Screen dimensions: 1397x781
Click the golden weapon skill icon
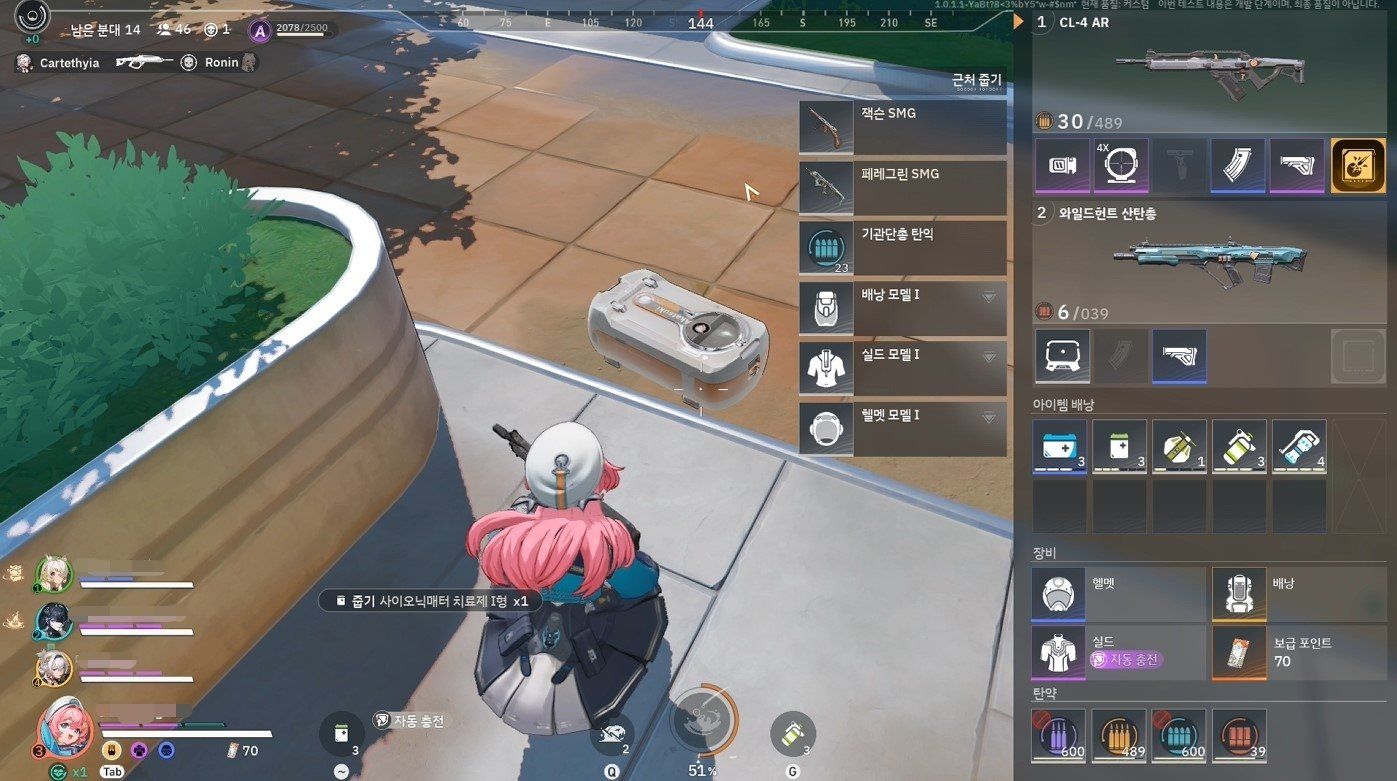pos(1358,165)
